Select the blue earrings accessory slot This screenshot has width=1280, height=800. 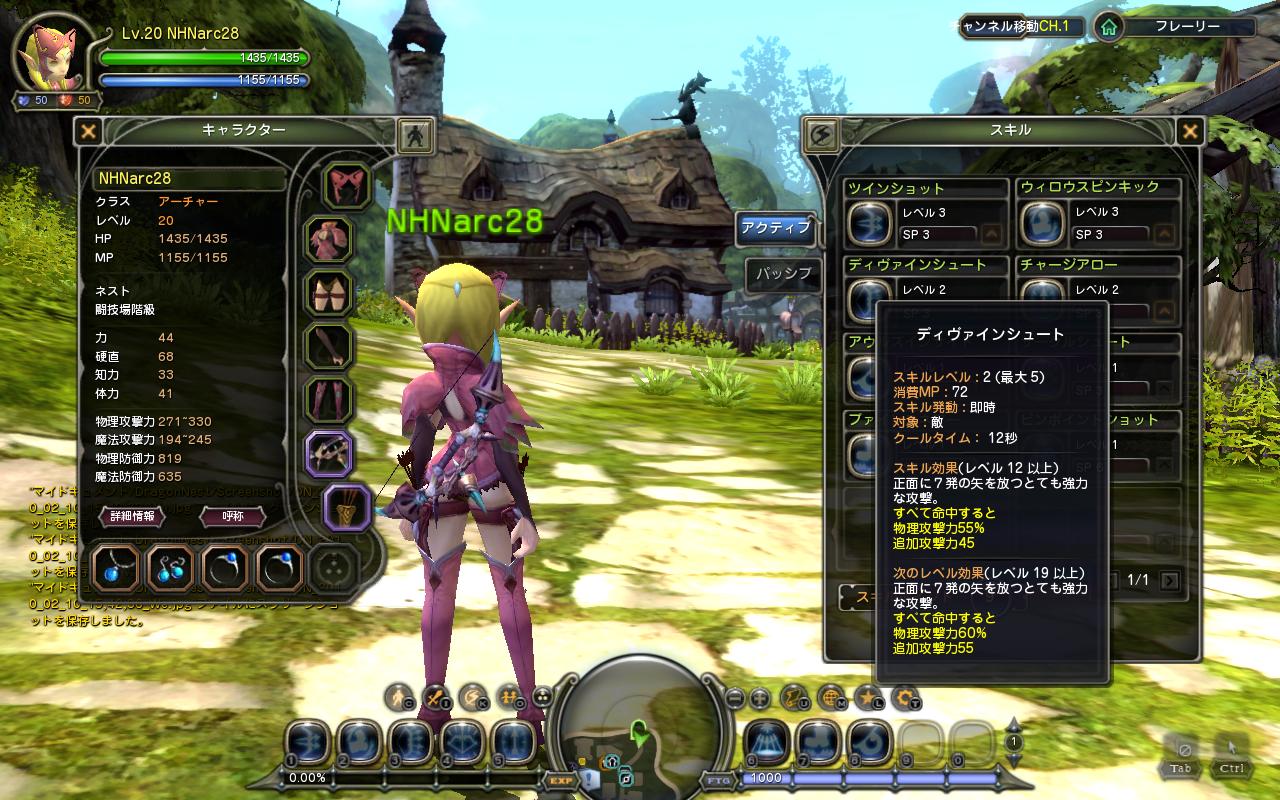click(x=170, y=569)
